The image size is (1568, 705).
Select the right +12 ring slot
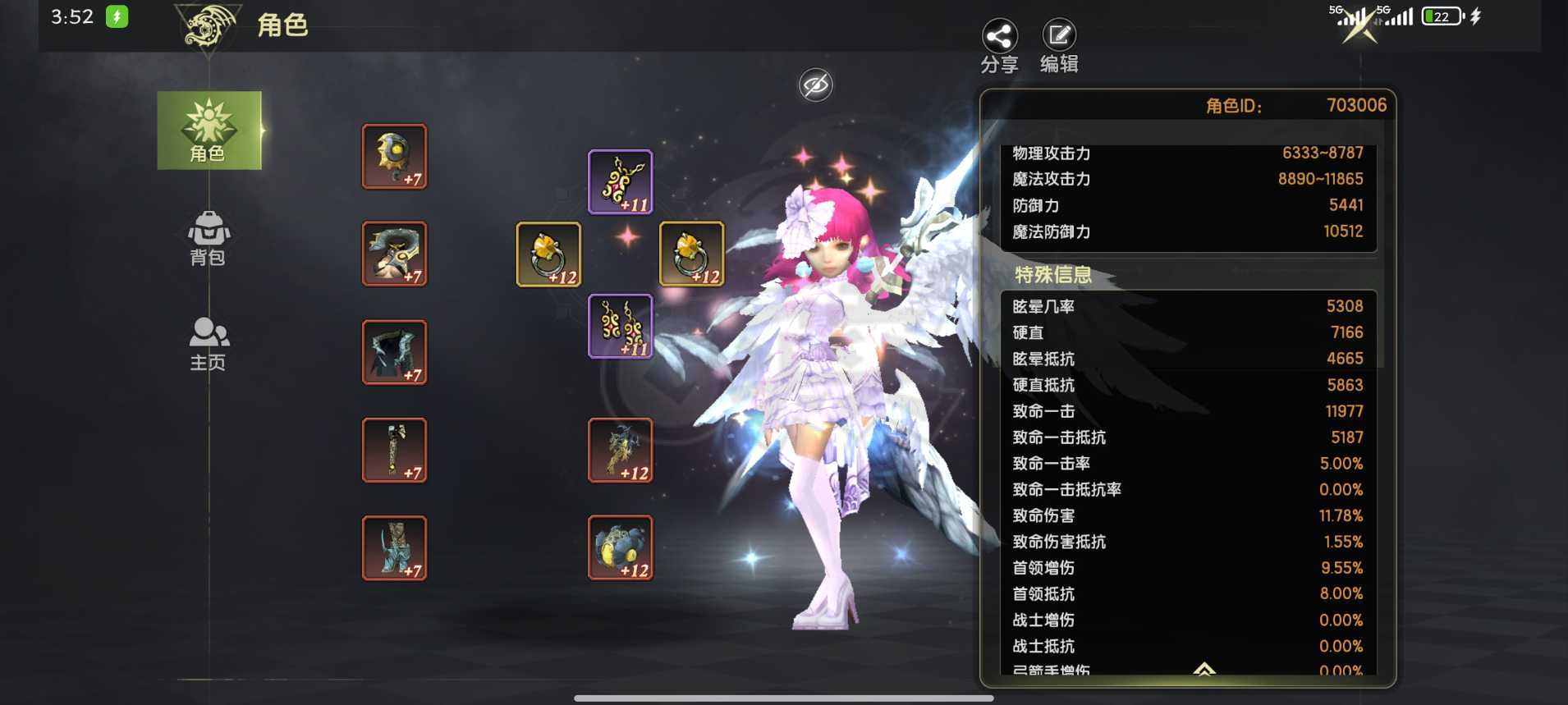691,254
